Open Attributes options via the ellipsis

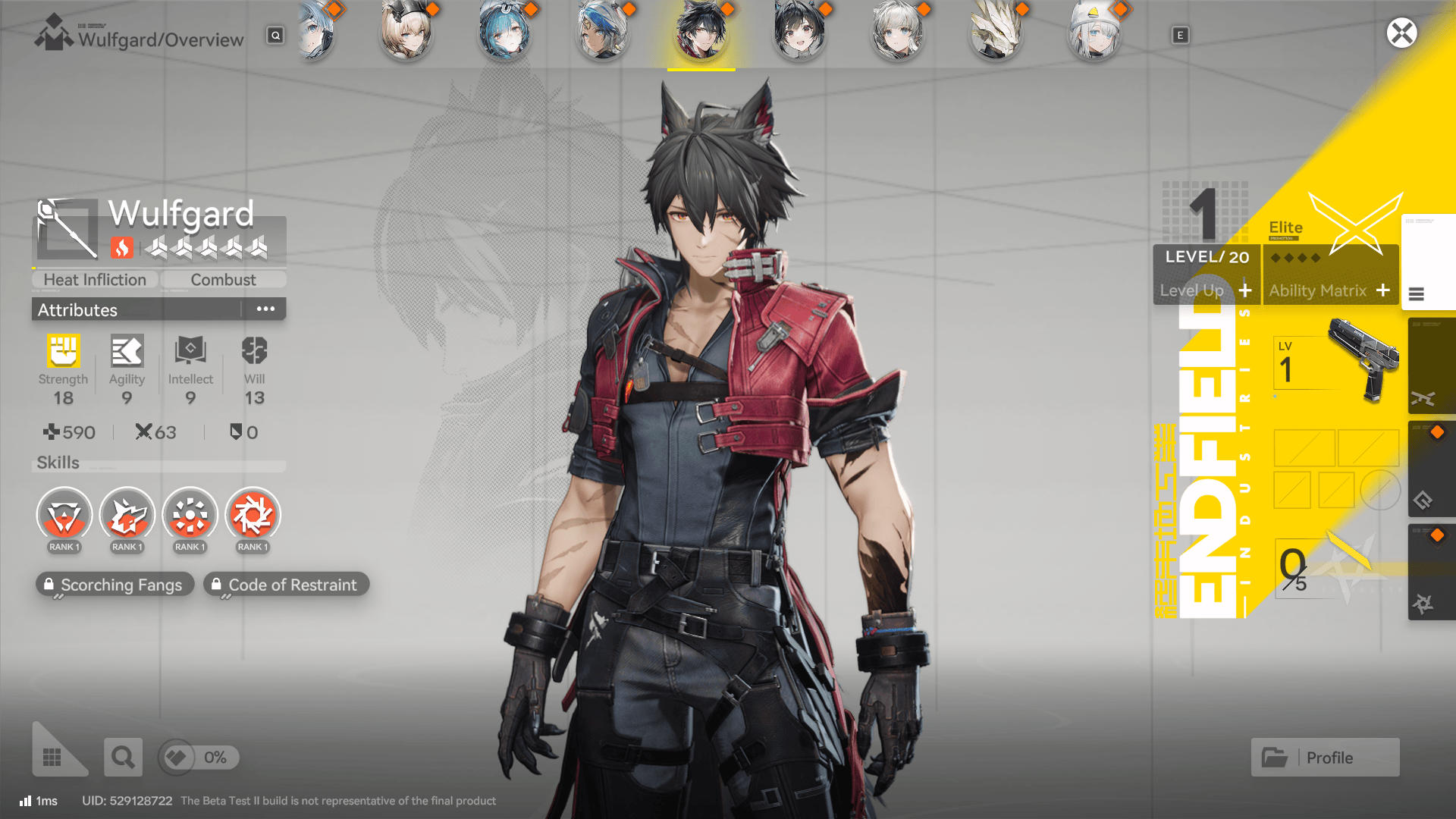click(x=265, y=309)
